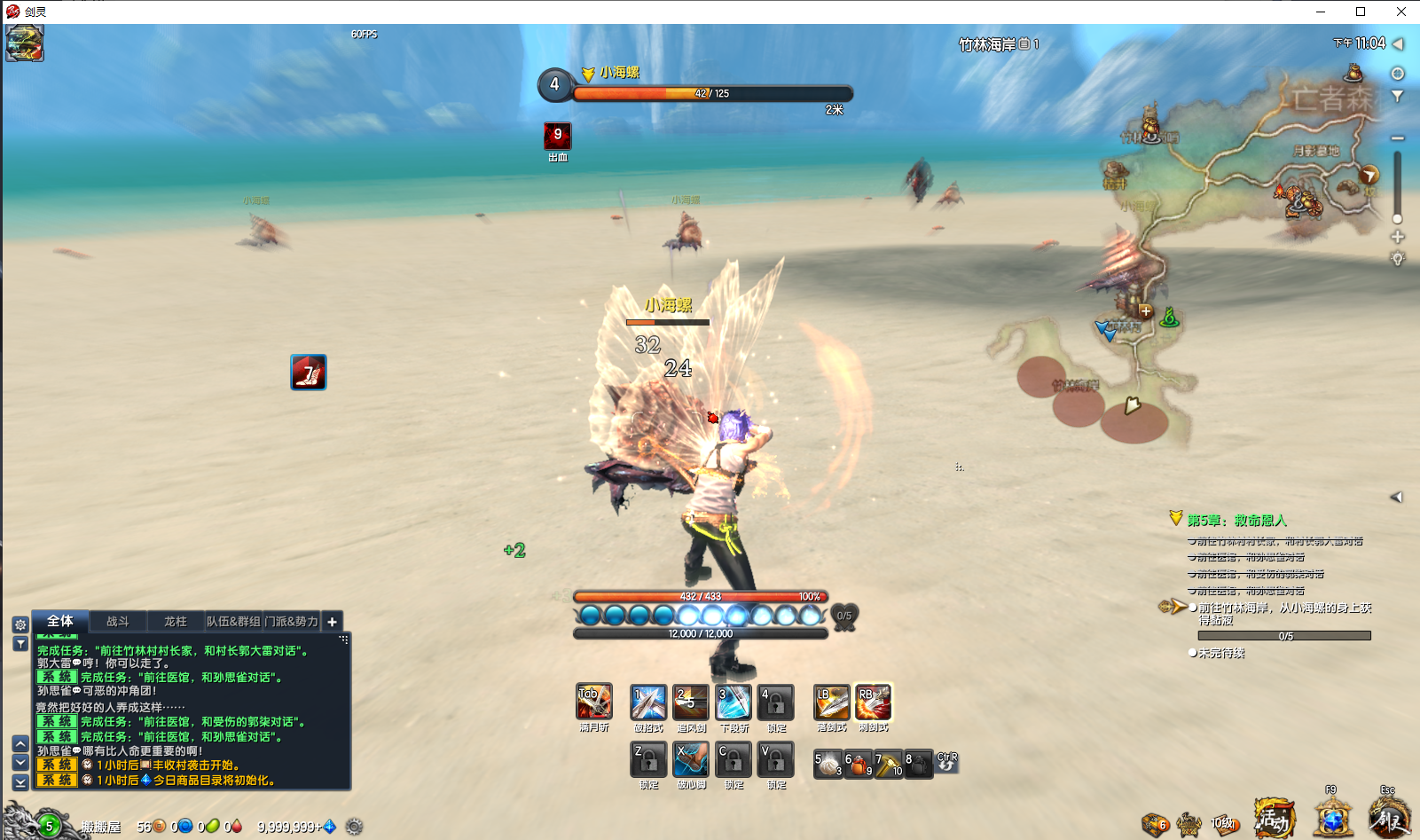Select the 队伍&群组 chat tab
The image size is (1420, 840).
pyautogui.click(x=233, y=622)
